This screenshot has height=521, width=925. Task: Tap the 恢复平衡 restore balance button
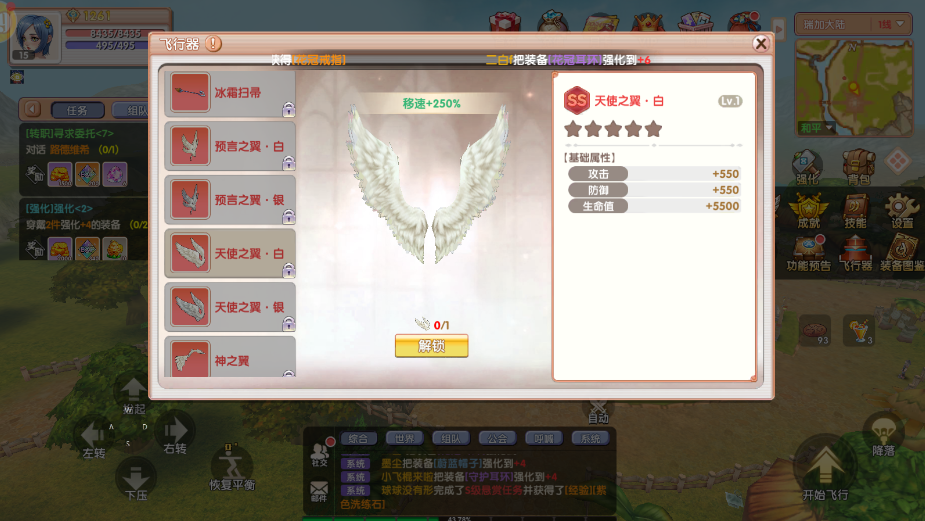231,465
